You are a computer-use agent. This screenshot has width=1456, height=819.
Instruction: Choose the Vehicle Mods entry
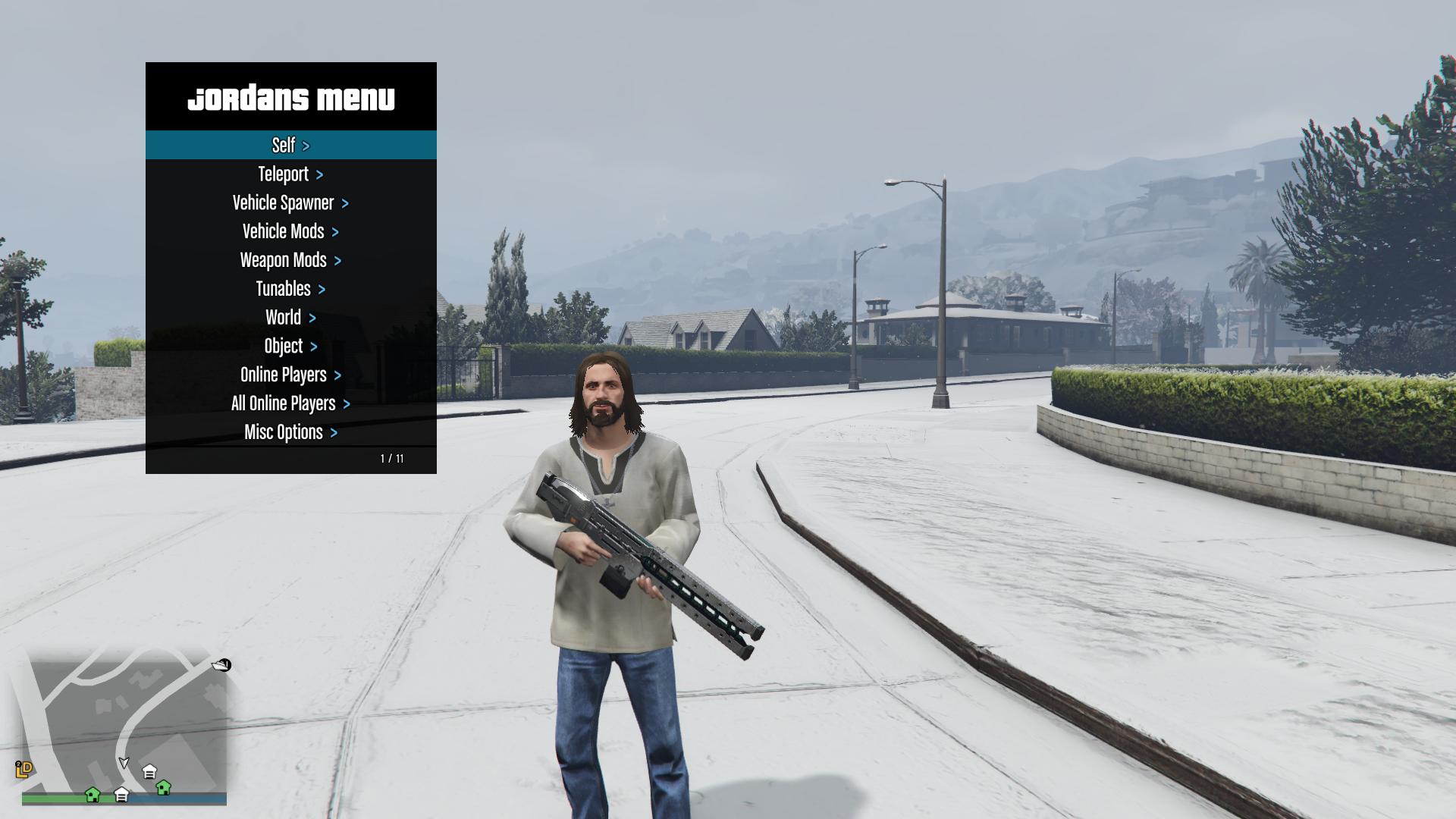[x=290, y=231]
